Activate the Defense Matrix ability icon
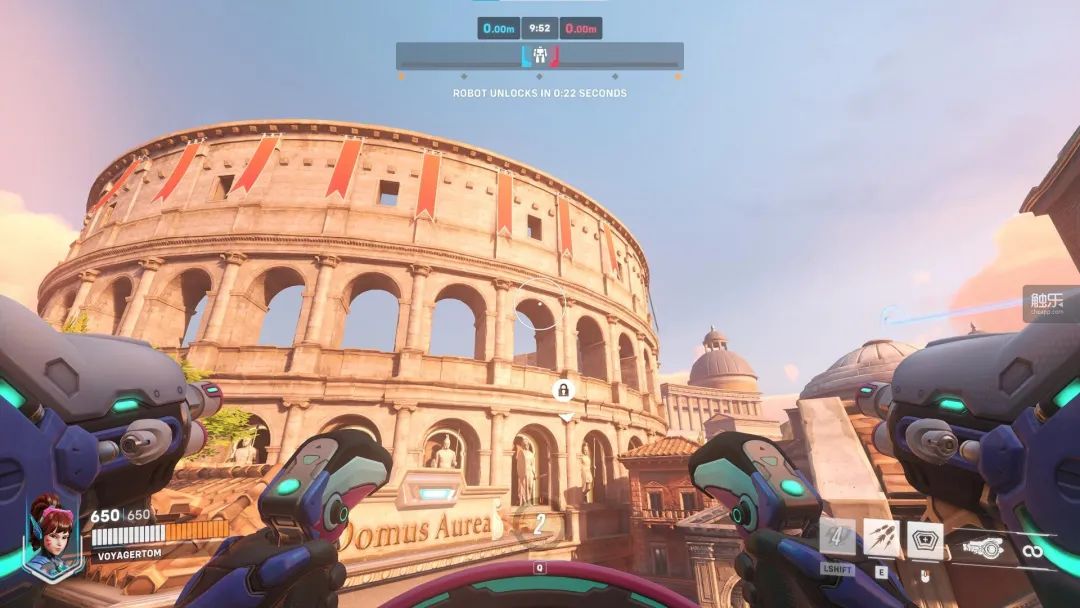This screenshot has height=608, width=1080. click(x=925, y=540)
